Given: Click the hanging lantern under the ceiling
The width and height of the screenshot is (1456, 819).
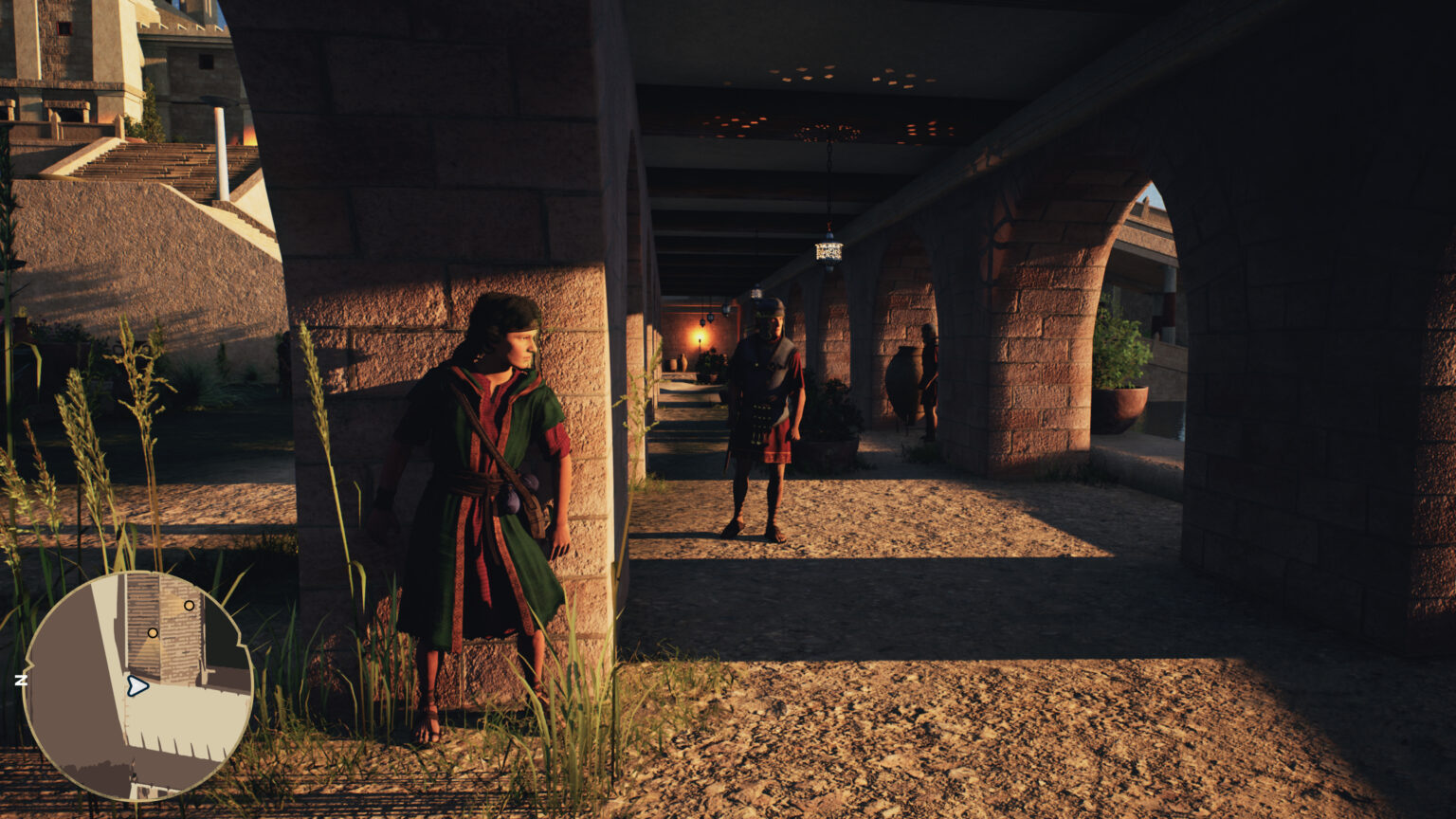Looking at the screenshot, I should [x=828, y=251].
